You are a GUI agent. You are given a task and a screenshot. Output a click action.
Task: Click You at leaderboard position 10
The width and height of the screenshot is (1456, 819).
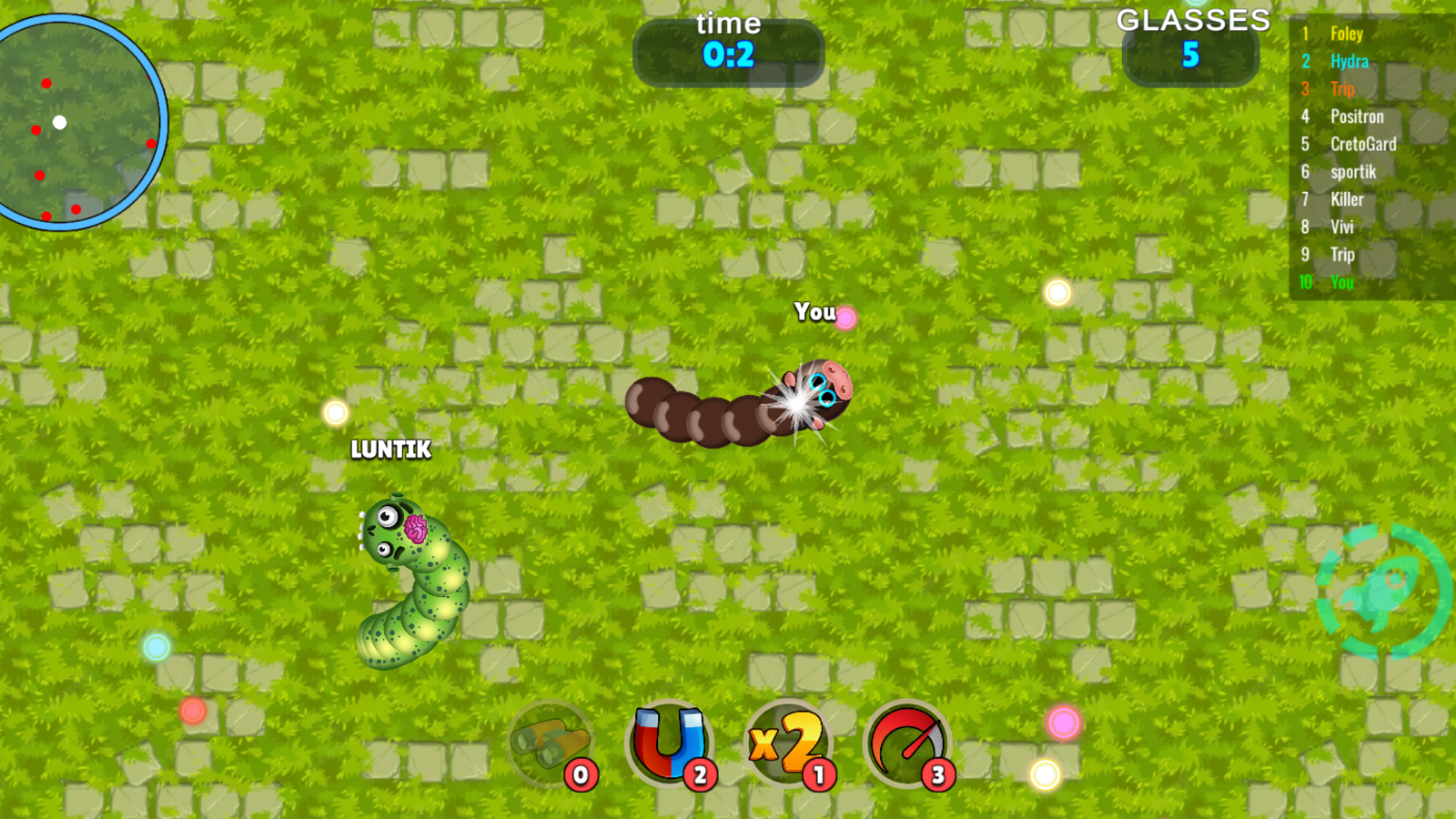(x=1342, y=283)
